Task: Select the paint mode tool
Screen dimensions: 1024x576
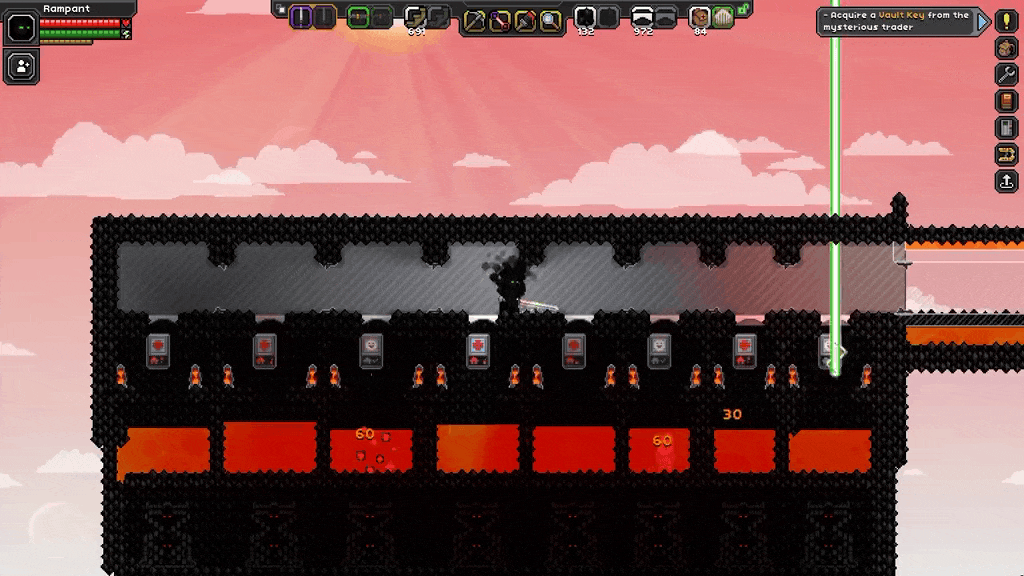Action: pyautogui.click(x=525, y=20)
